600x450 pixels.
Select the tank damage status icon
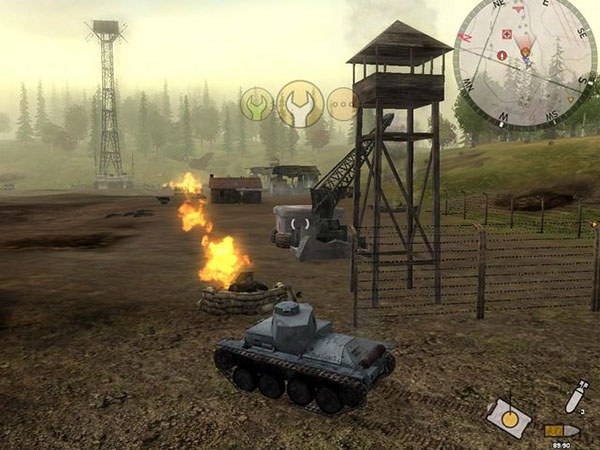(509, 417)
